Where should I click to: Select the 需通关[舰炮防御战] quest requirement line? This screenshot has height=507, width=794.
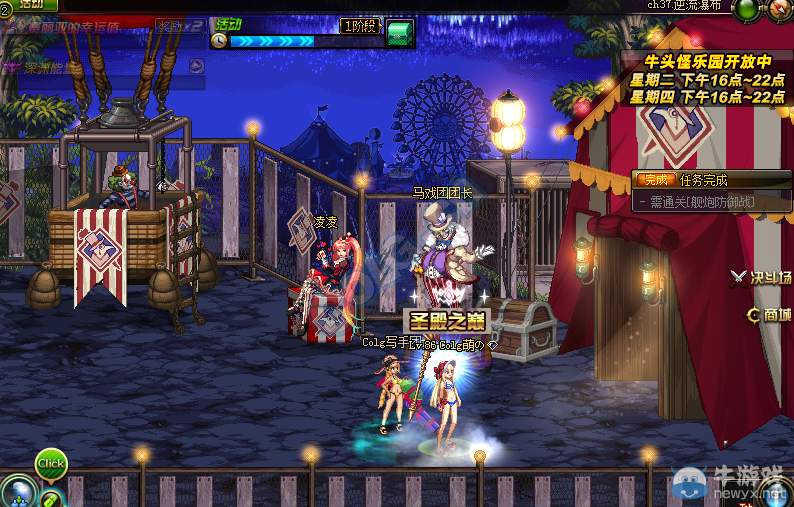pos(698,202)
